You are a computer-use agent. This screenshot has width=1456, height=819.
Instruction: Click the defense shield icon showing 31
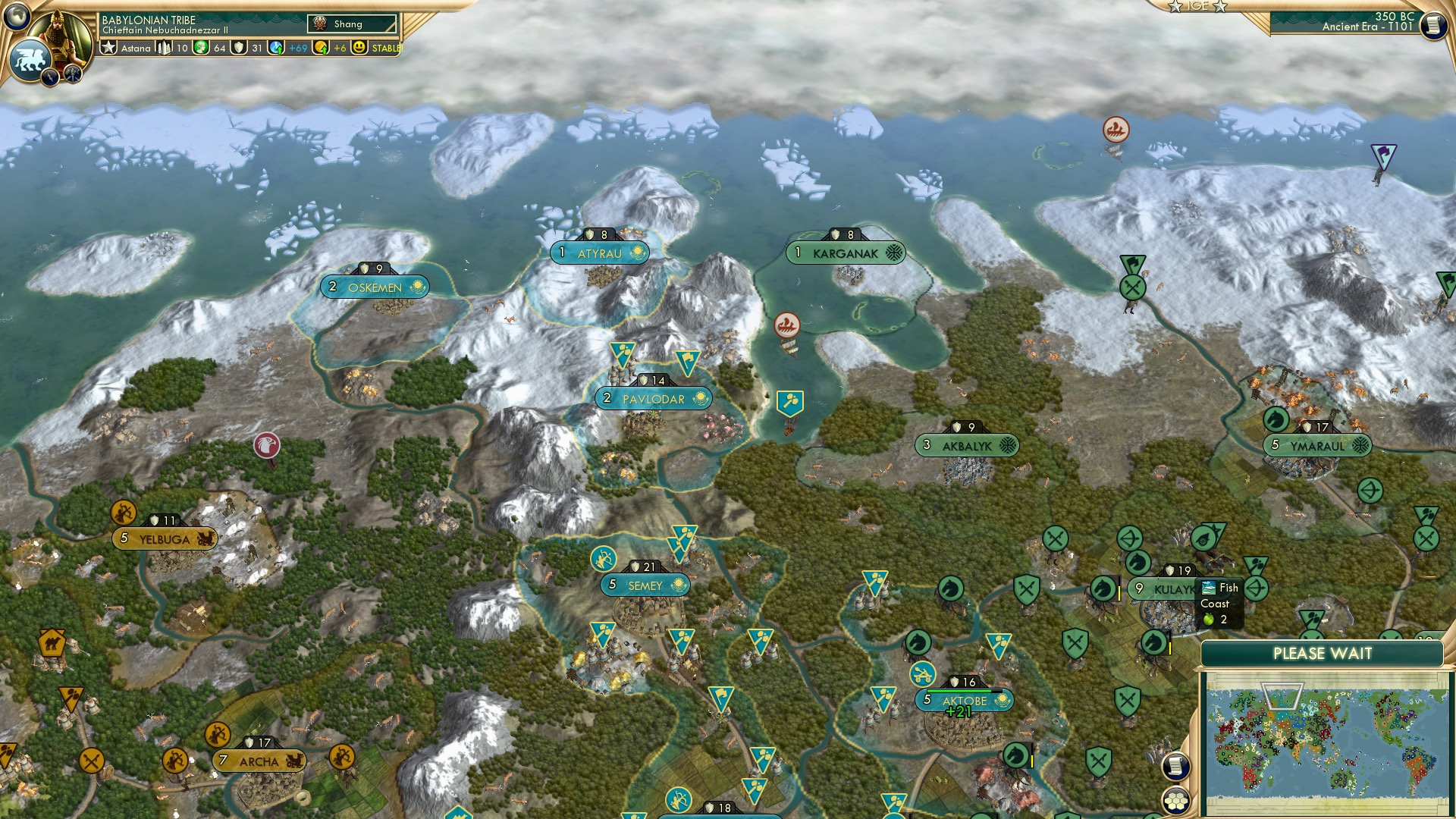tap(237, 48)
